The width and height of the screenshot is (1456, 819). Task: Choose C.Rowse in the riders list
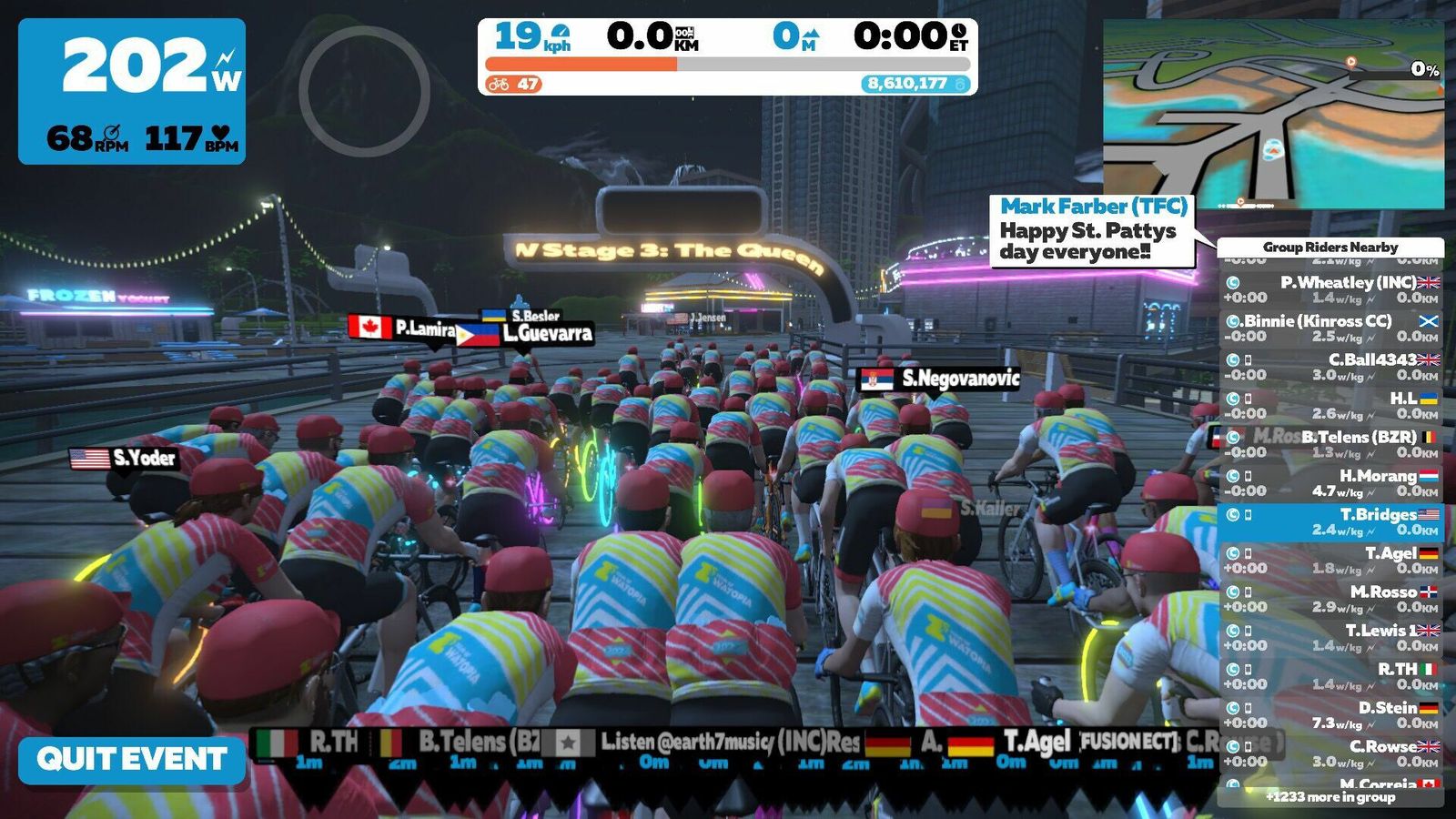pyautogui.click(x=1330, y=753)
